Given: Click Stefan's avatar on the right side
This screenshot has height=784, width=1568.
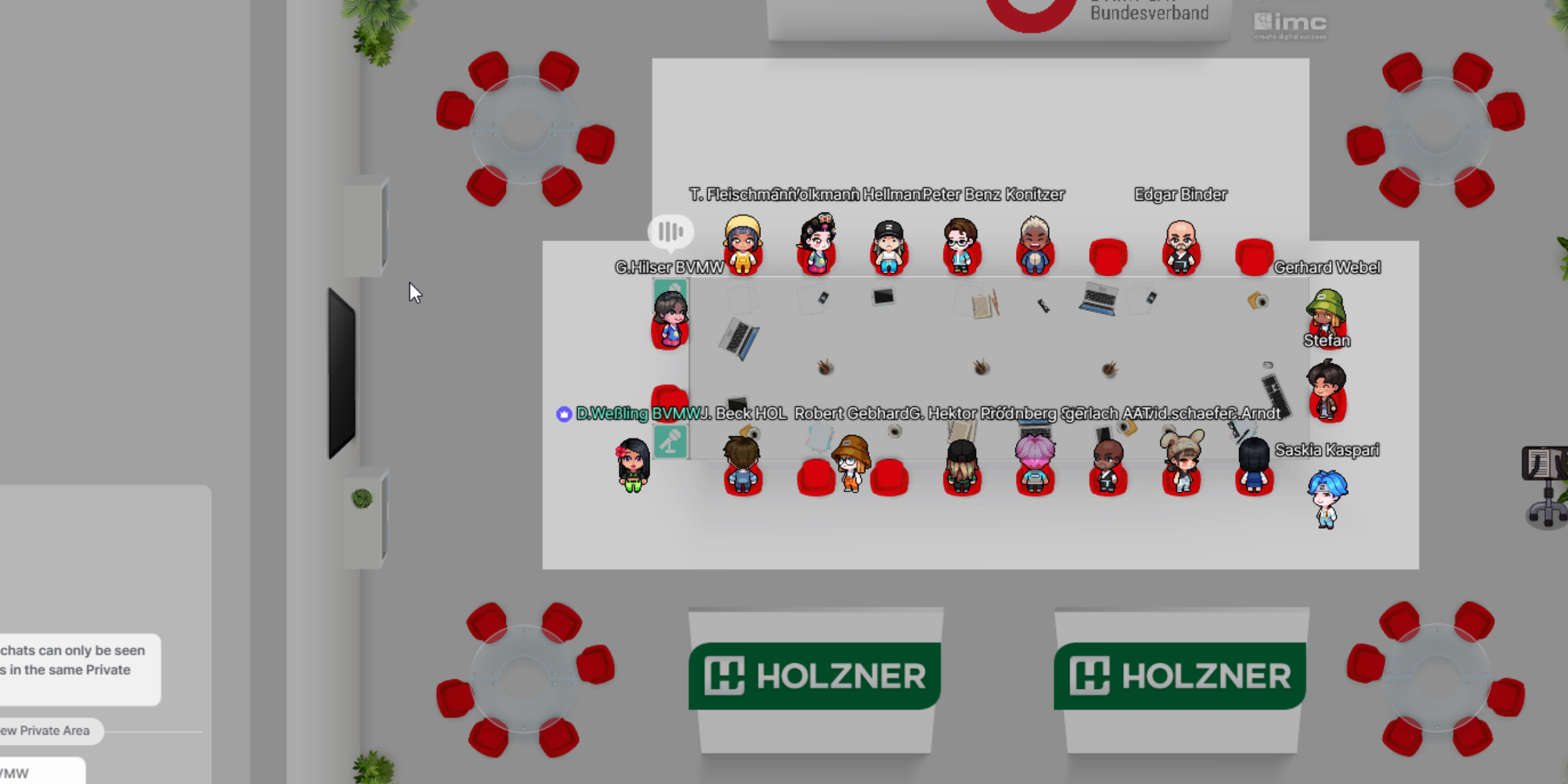Looking at the screenshot, I should 1326,313.
